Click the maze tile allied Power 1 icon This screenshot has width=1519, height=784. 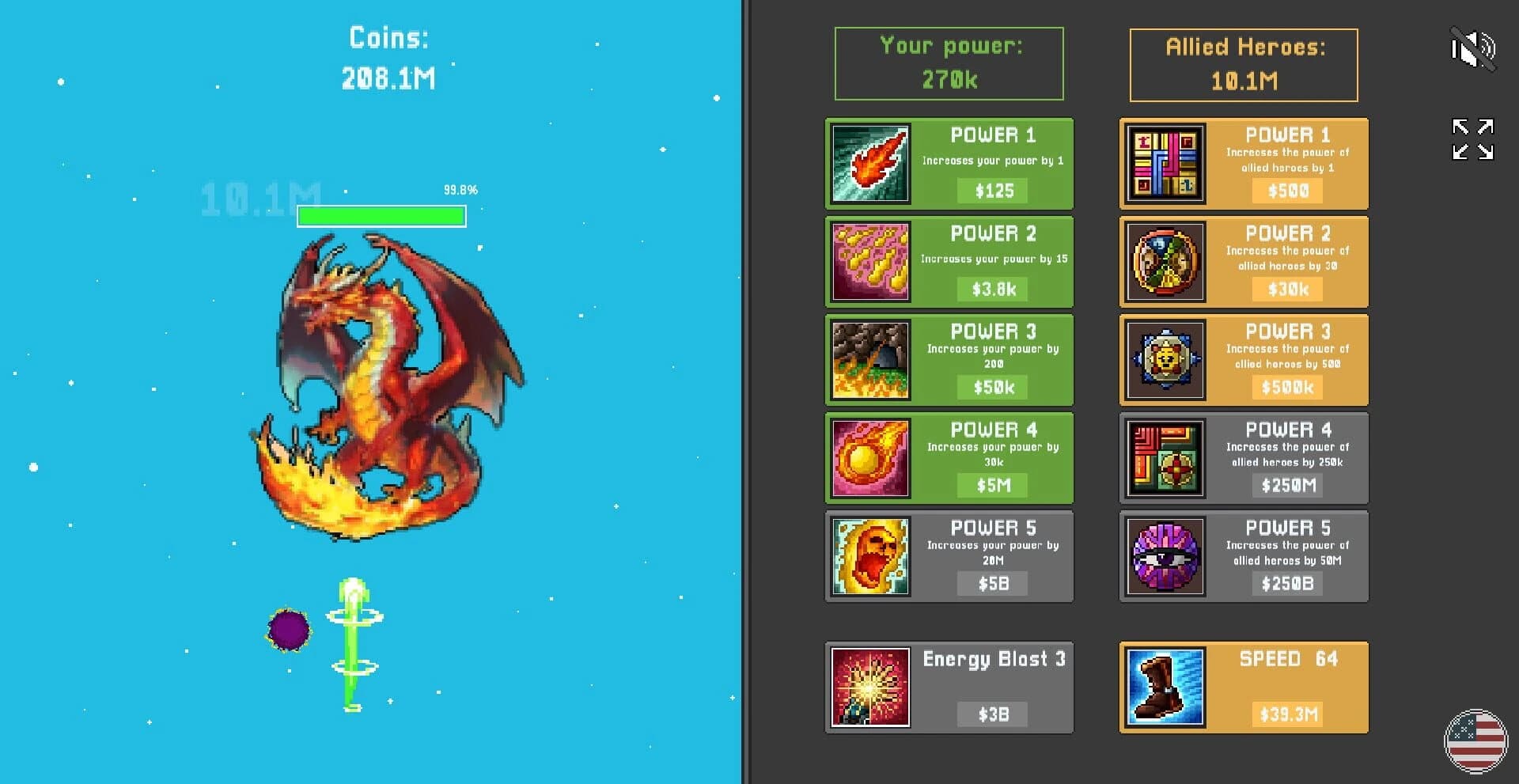pos(1165,164)
